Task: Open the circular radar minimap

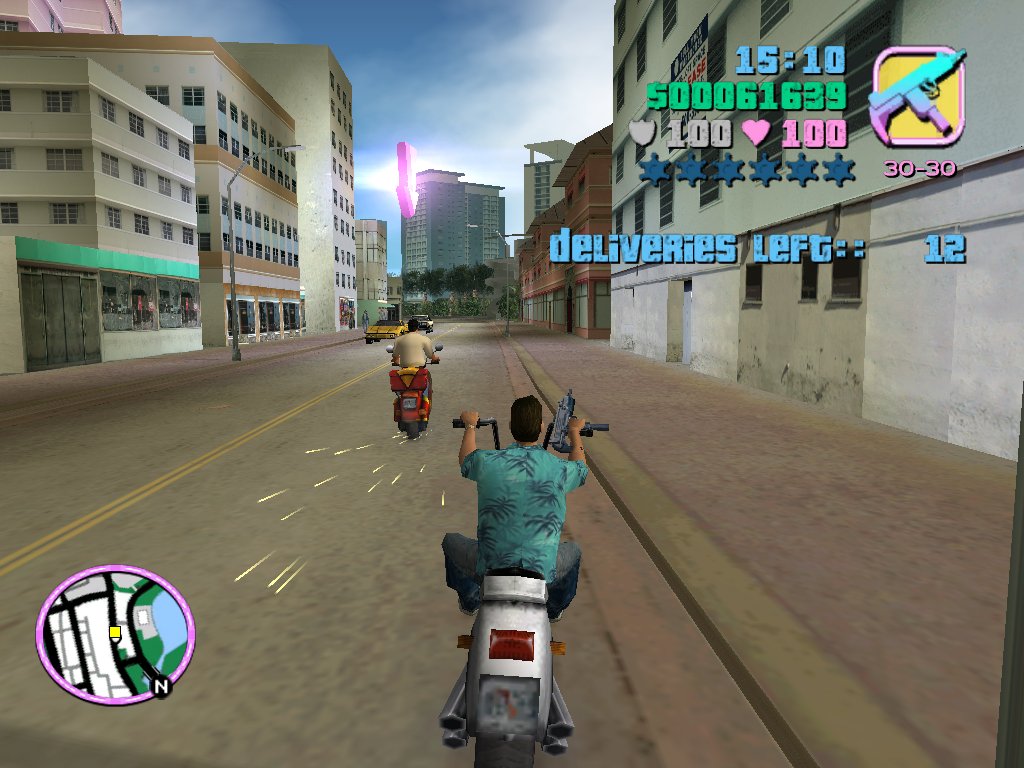Action: 115,633
